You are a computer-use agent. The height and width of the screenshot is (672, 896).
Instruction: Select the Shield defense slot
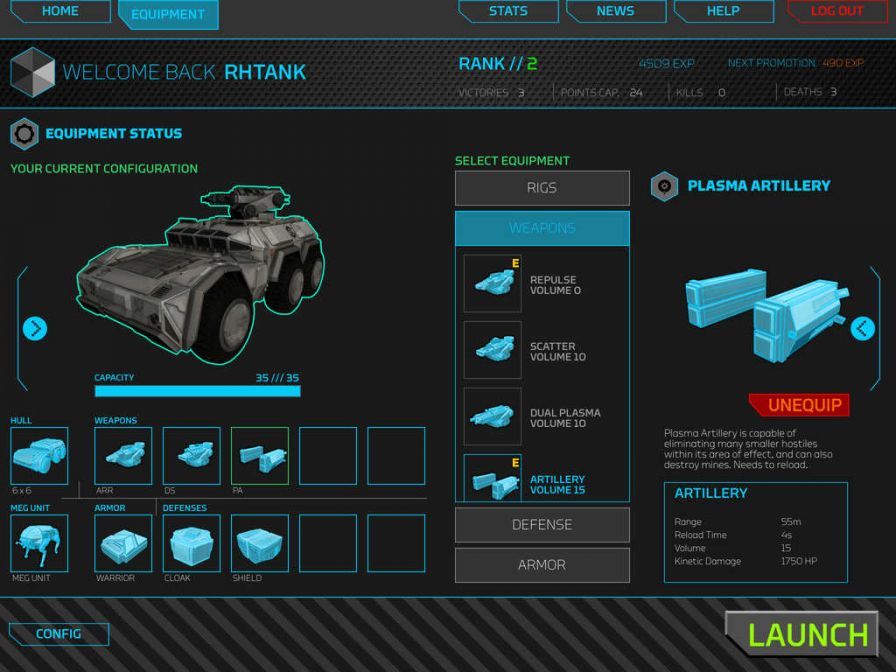[260, 543]
